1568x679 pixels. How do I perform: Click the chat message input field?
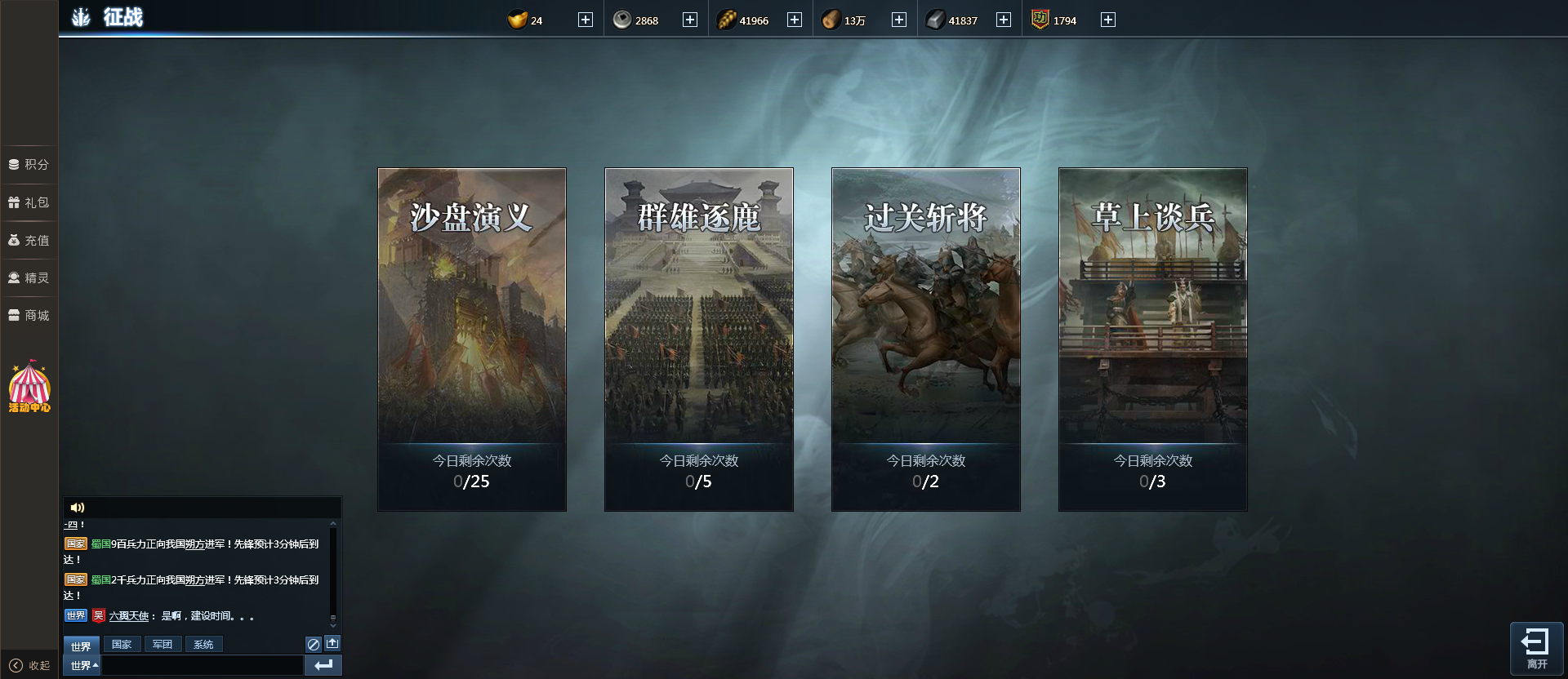point(202,666)
